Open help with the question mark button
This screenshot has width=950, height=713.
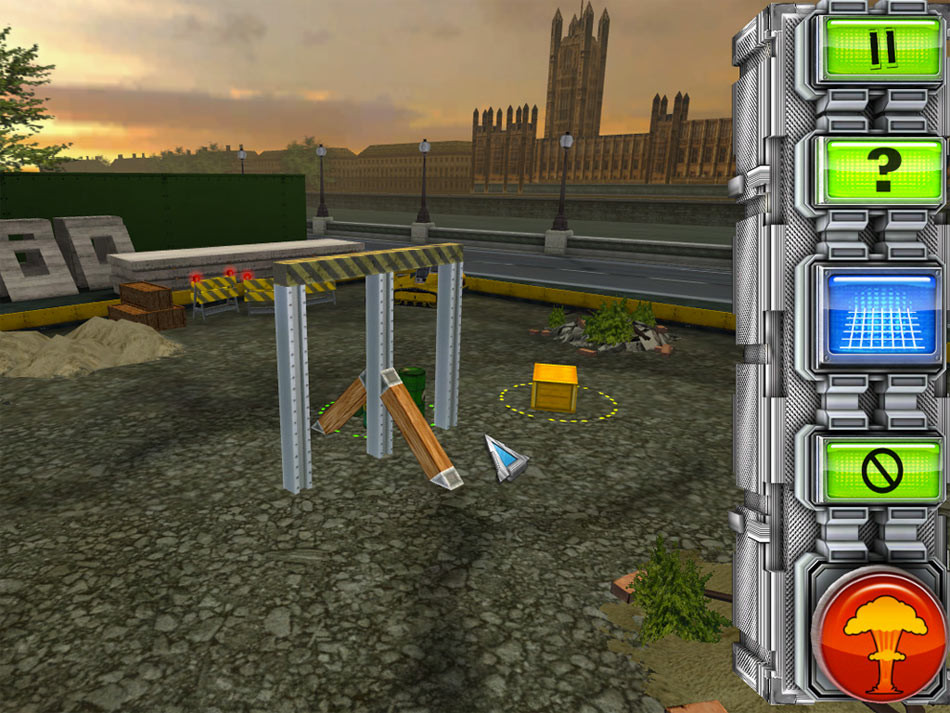pyautogui.click(x=882, y=171)
